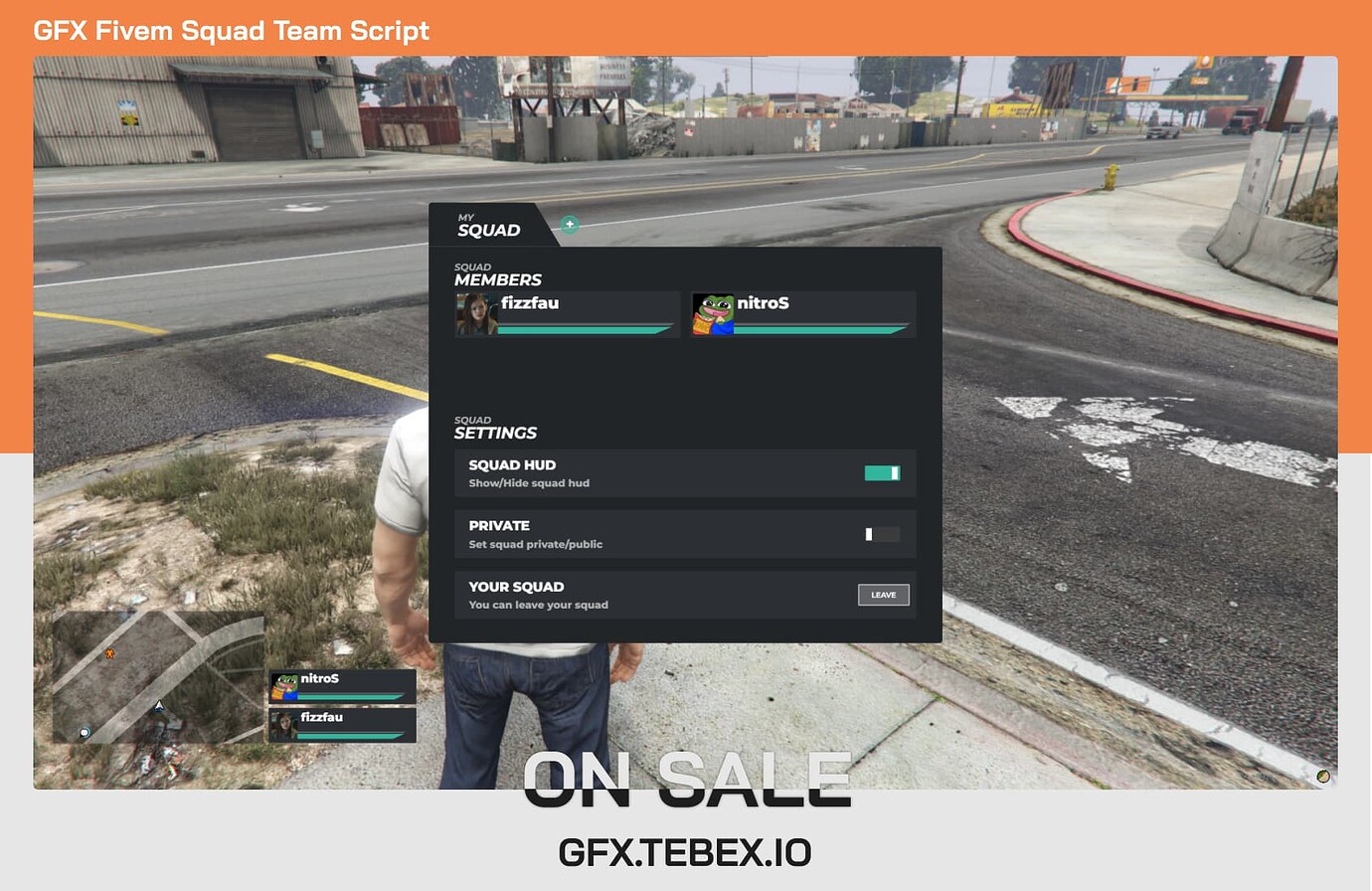
Task: Click the circular loading icon in bottom-right corner
Action: 1323,775
